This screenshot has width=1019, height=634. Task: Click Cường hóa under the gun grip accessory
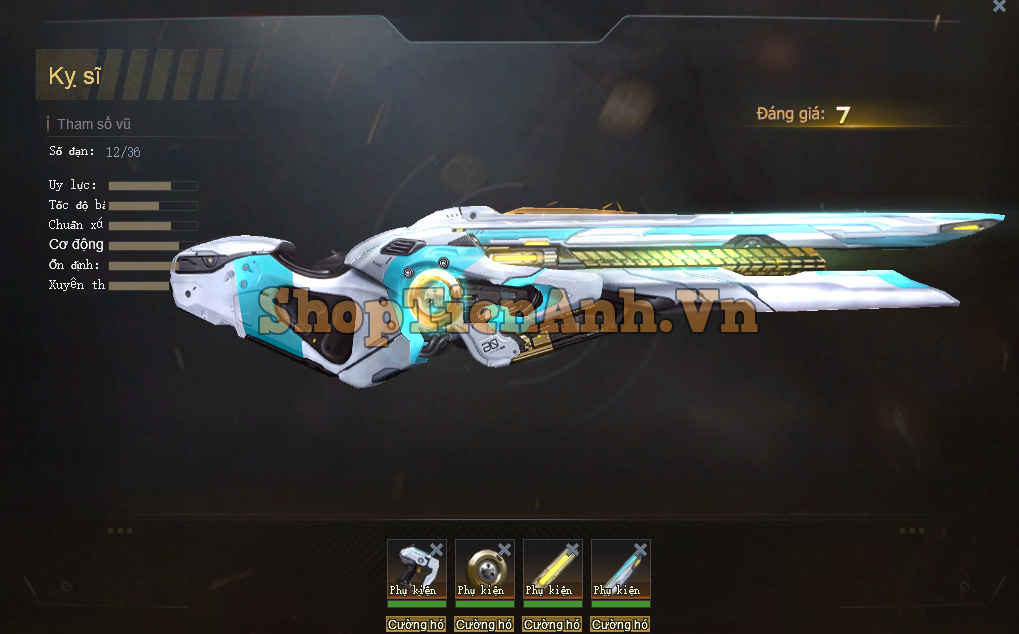coord(416,625)
